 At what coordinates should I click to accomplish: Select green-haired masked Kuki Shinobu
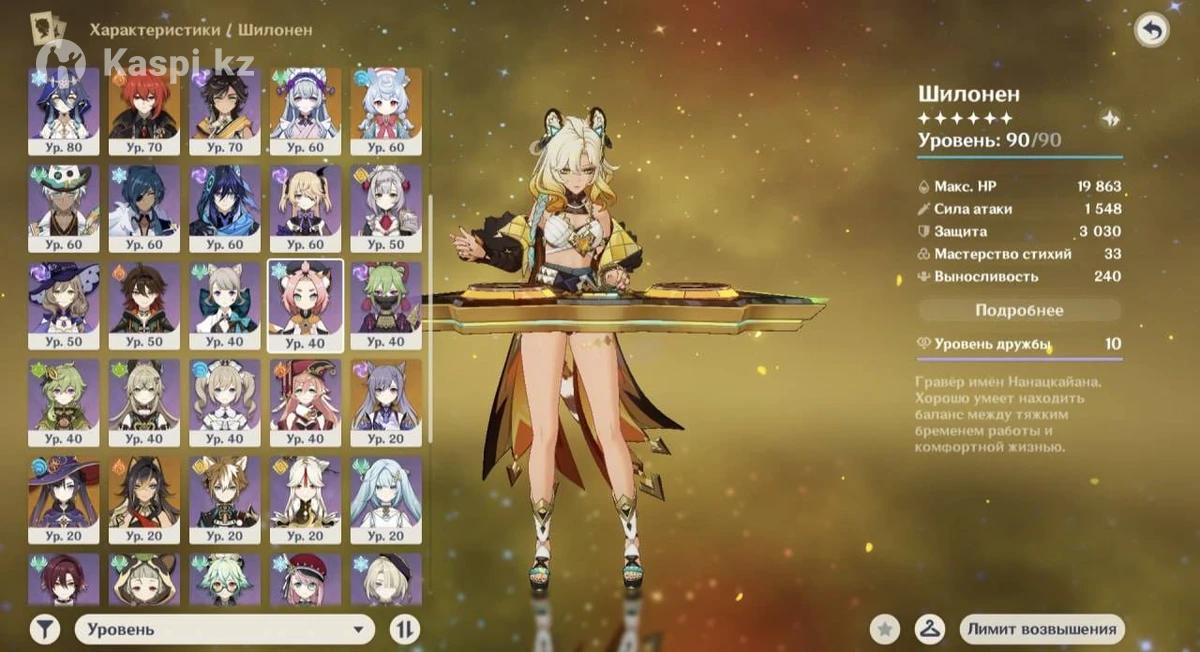386,305
